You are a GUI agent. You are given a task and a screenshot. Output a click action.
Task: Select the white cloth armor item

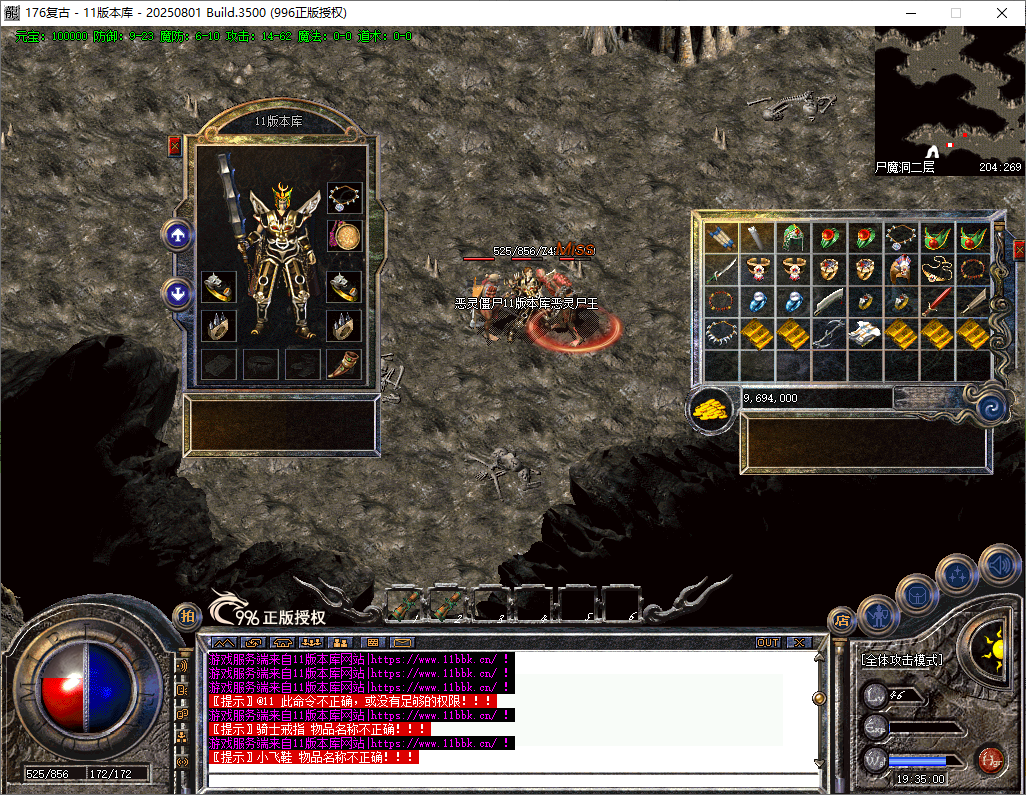pyautogui.click(x=864, y=333)
